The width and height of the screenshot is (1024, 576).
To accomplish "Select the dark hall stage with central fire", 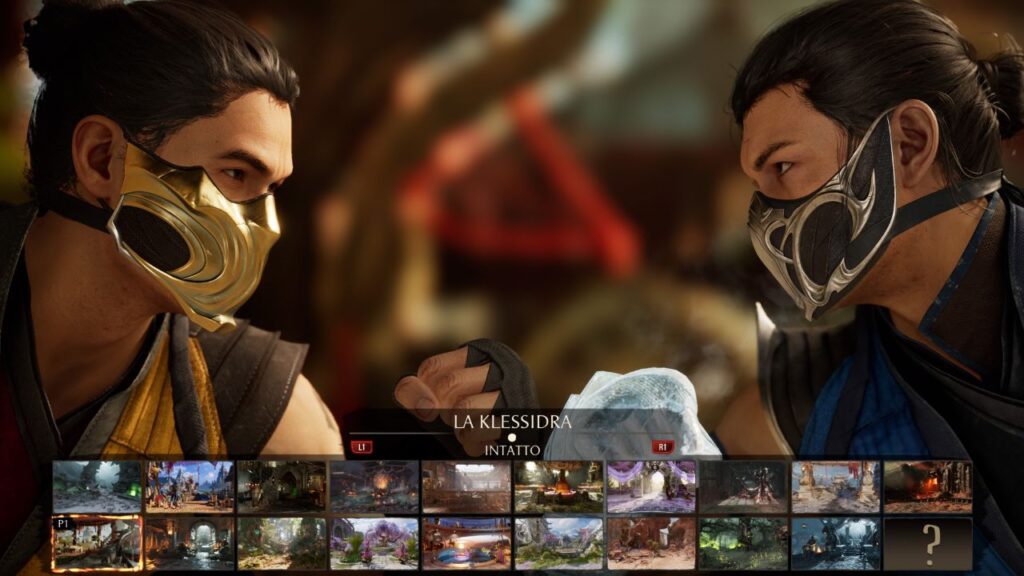I will [374, 486].
